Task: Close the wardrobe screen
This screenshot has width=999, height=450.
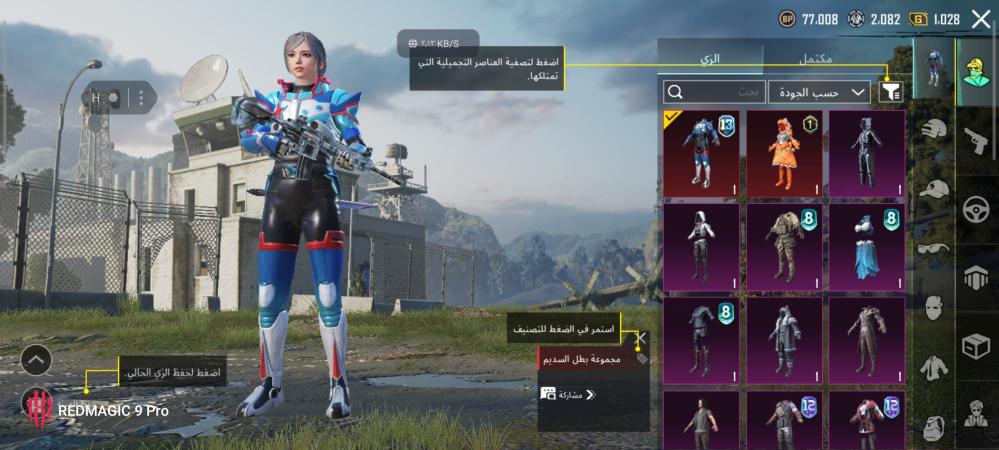Action: 980,18
